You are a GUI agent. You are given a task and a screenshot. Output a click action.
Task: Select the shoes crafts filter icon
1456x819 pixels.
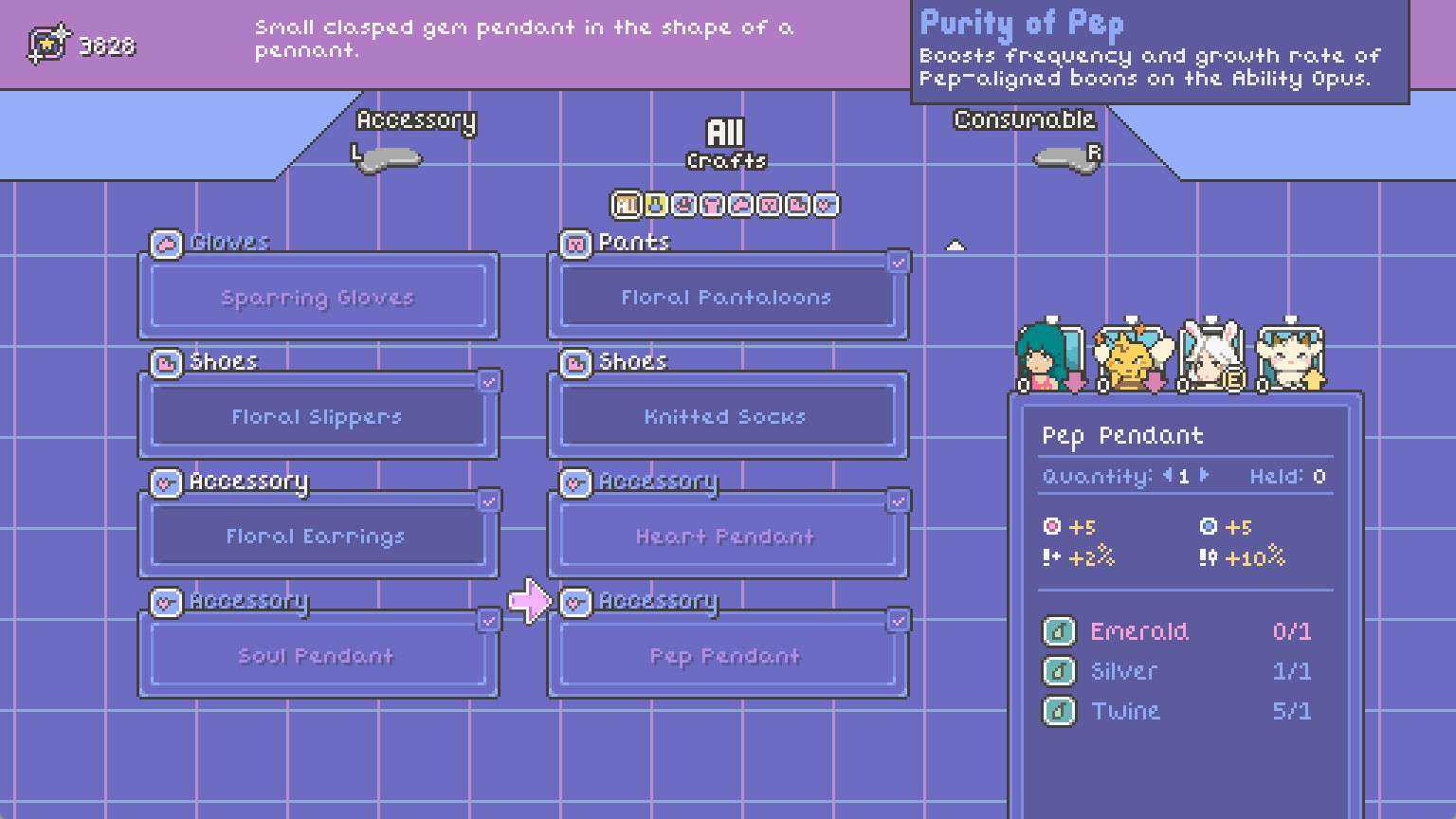(797, 205)
